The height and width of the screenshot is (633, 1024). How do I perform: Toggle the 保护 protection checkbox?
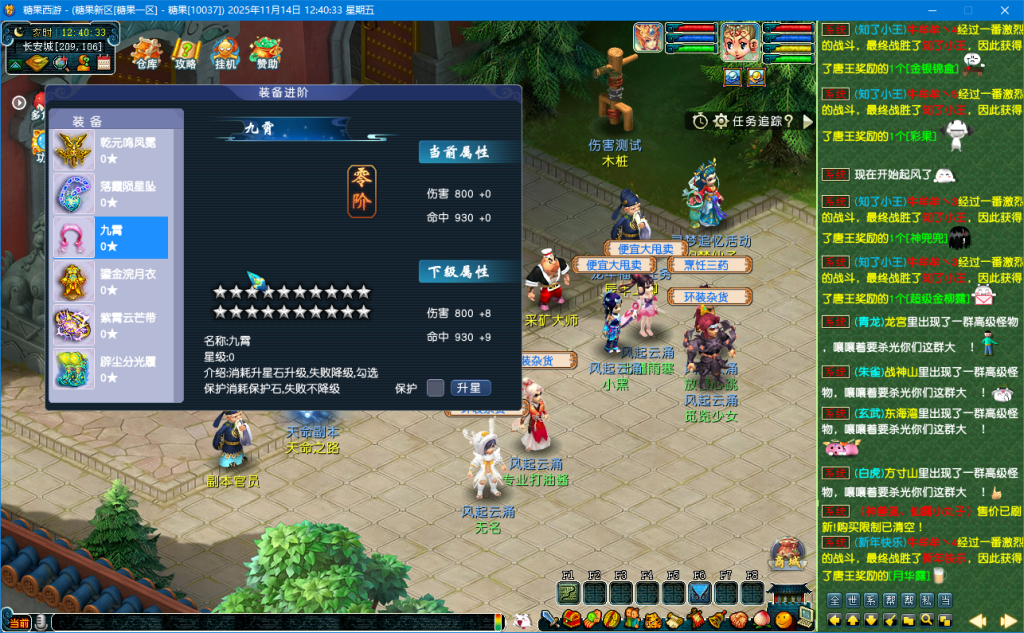pos(435,388)
